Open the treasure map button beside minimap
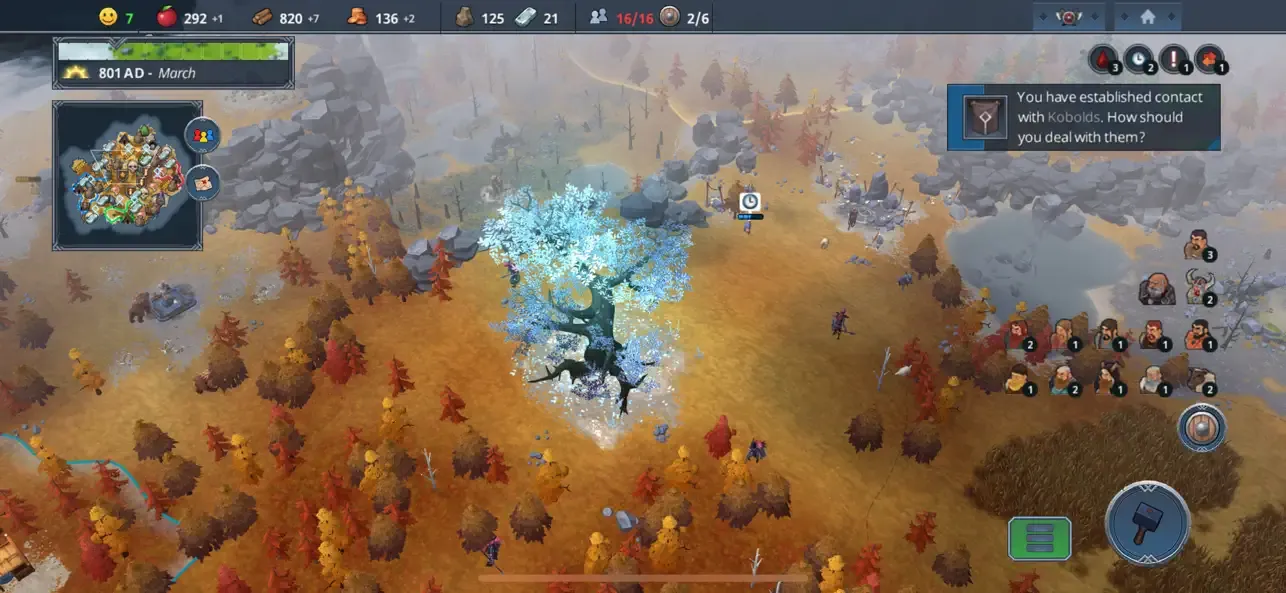 (x=202, y=183)
